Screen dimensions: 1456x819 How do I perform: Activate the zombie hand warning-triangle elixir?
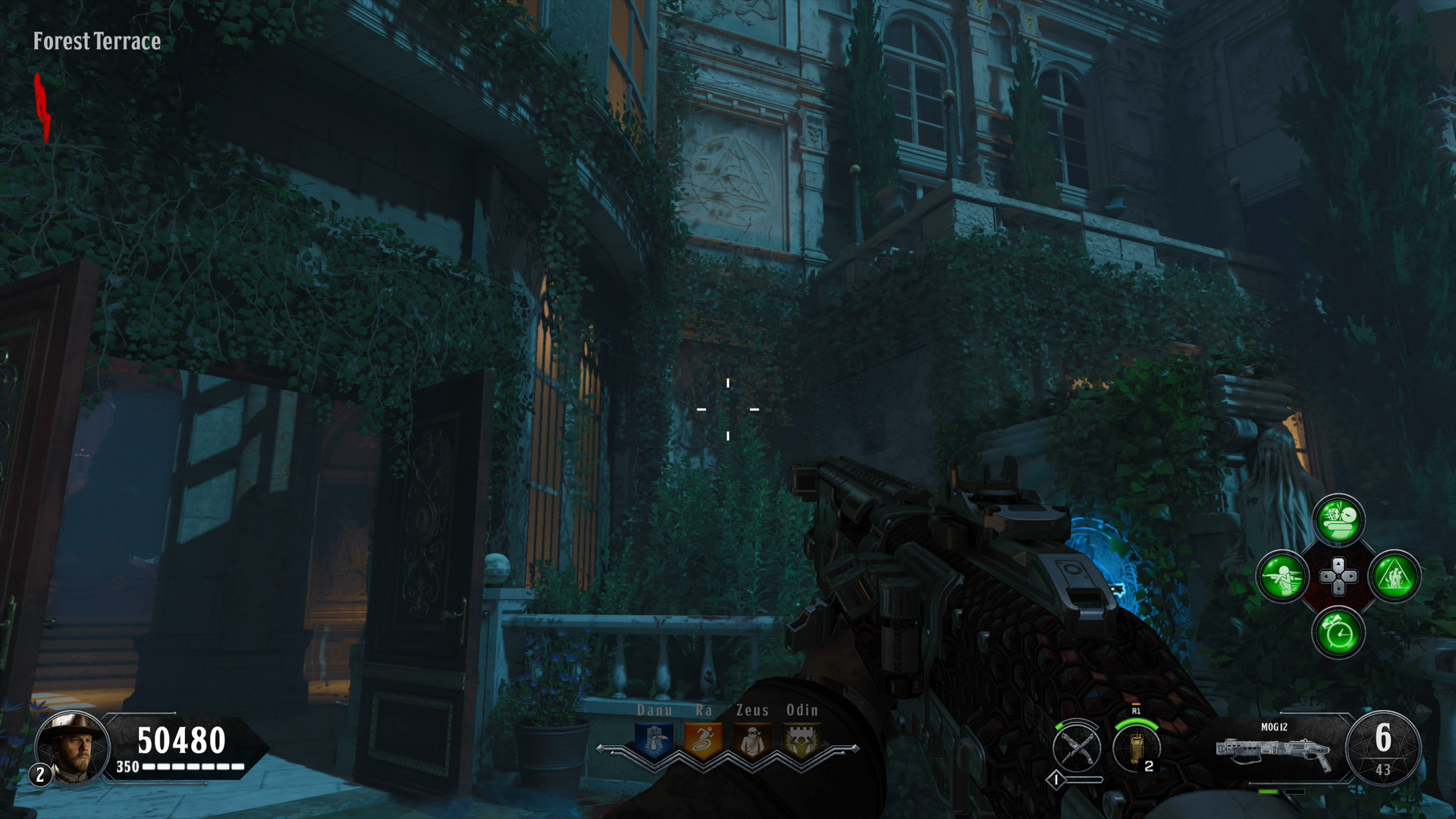(x=1395, y=576)
